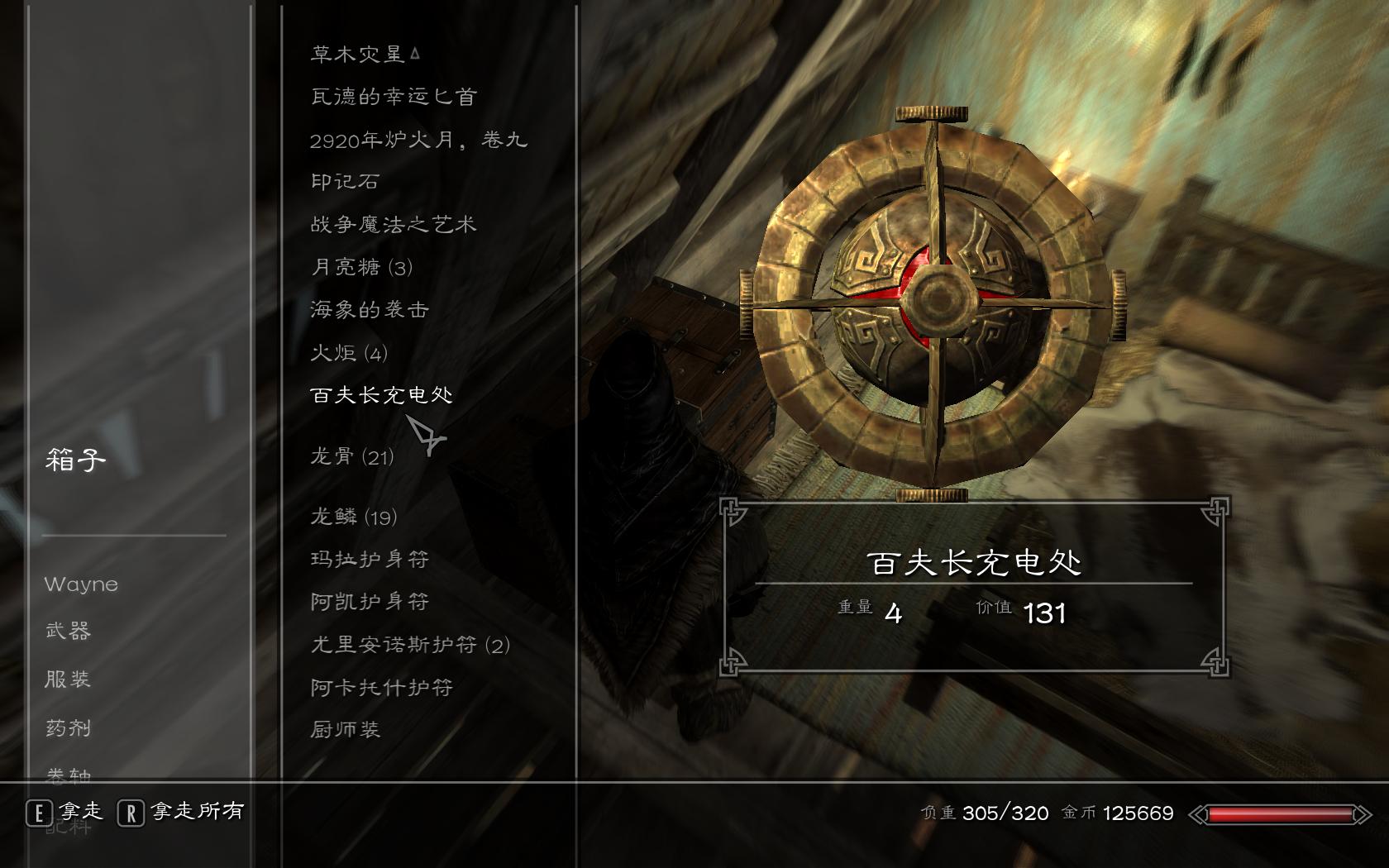Pick the 印记石 entry

click(x=345, y=182)
